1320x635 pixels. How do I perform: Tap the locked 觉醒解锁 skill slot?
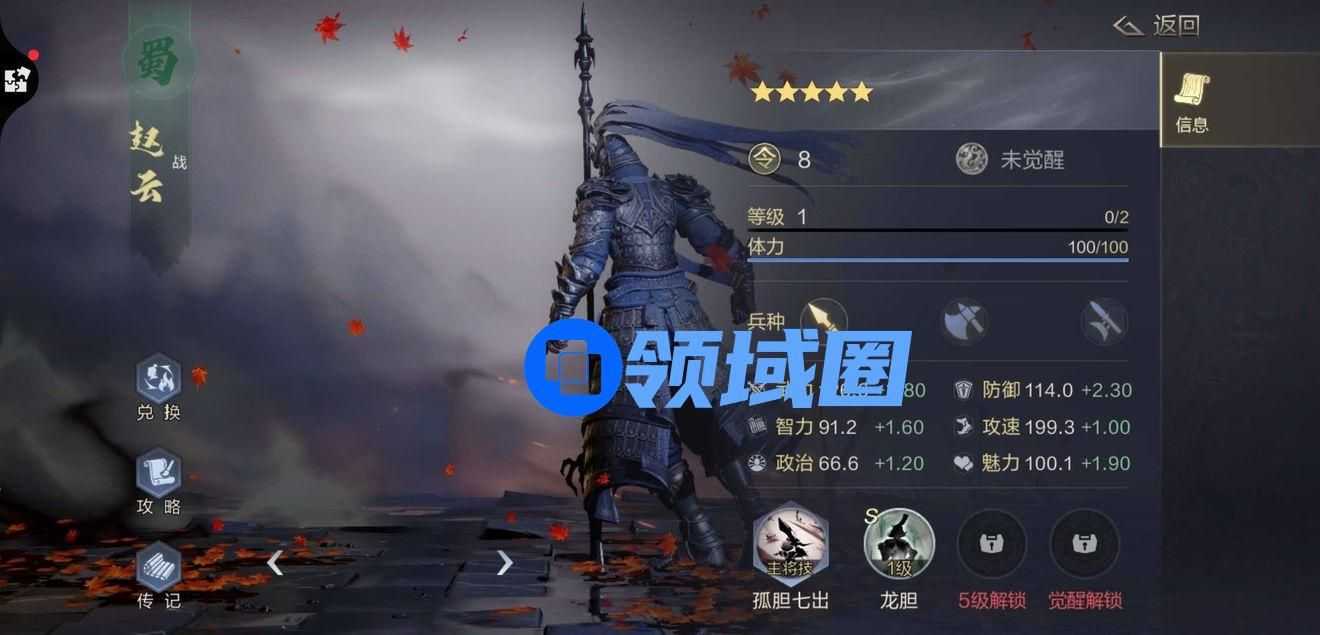coord(1084,545)
